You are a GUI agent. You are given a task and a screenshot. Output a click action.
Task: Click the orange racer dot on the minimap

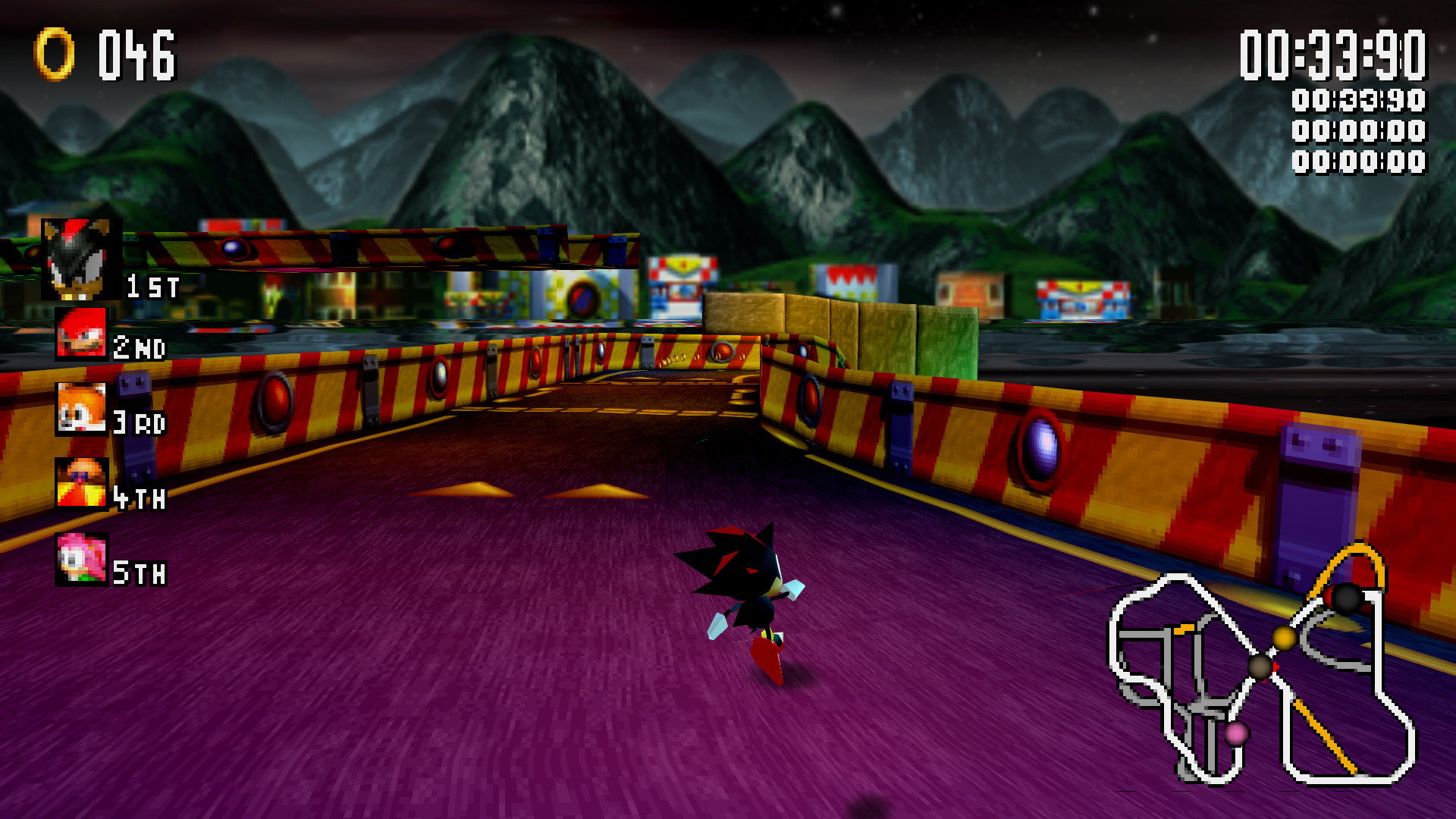point(1284,638)
